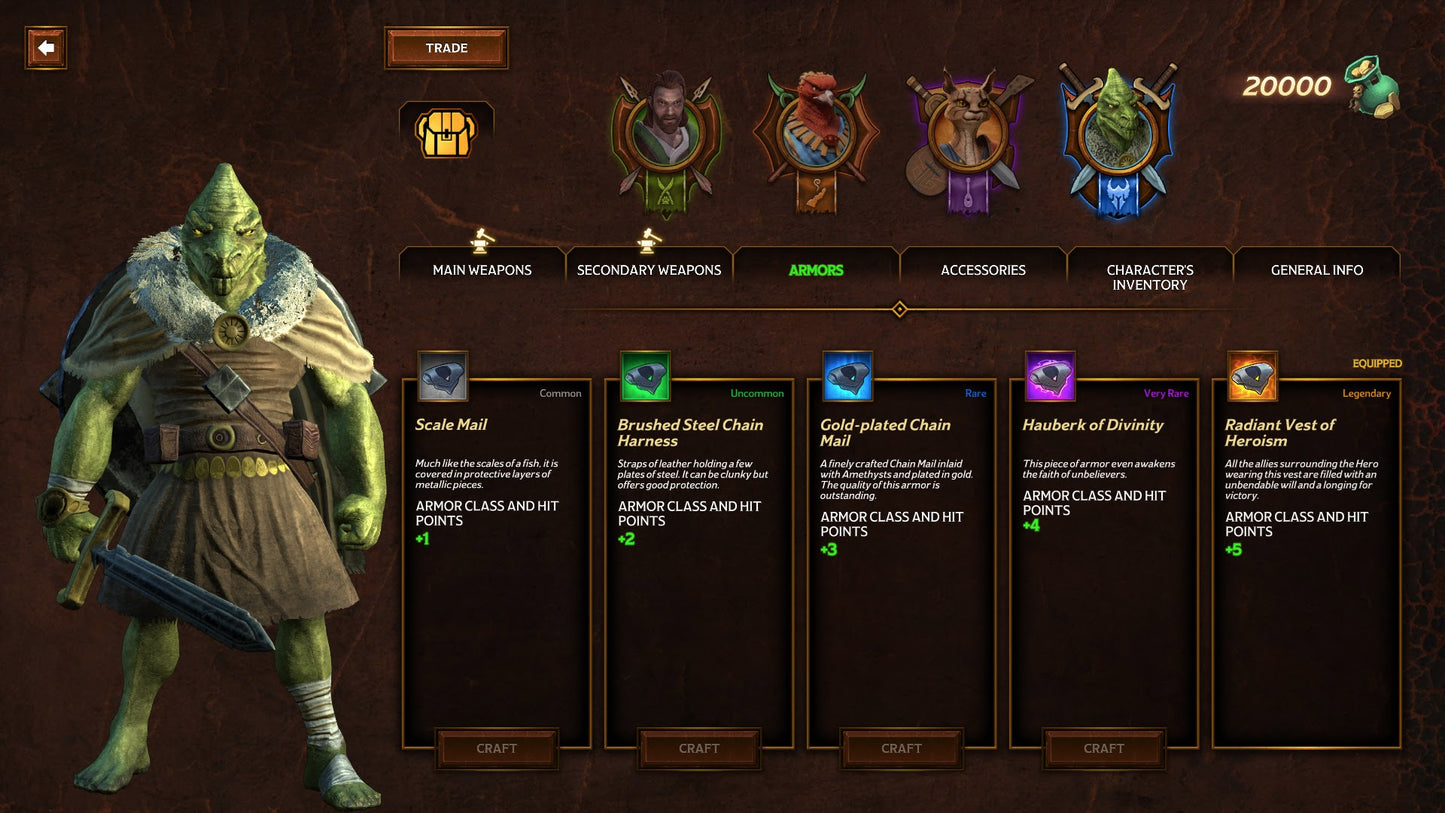Craft the Gold-plated Chain Mail
Screen dimensions: 1445x813
pos(901,748)
